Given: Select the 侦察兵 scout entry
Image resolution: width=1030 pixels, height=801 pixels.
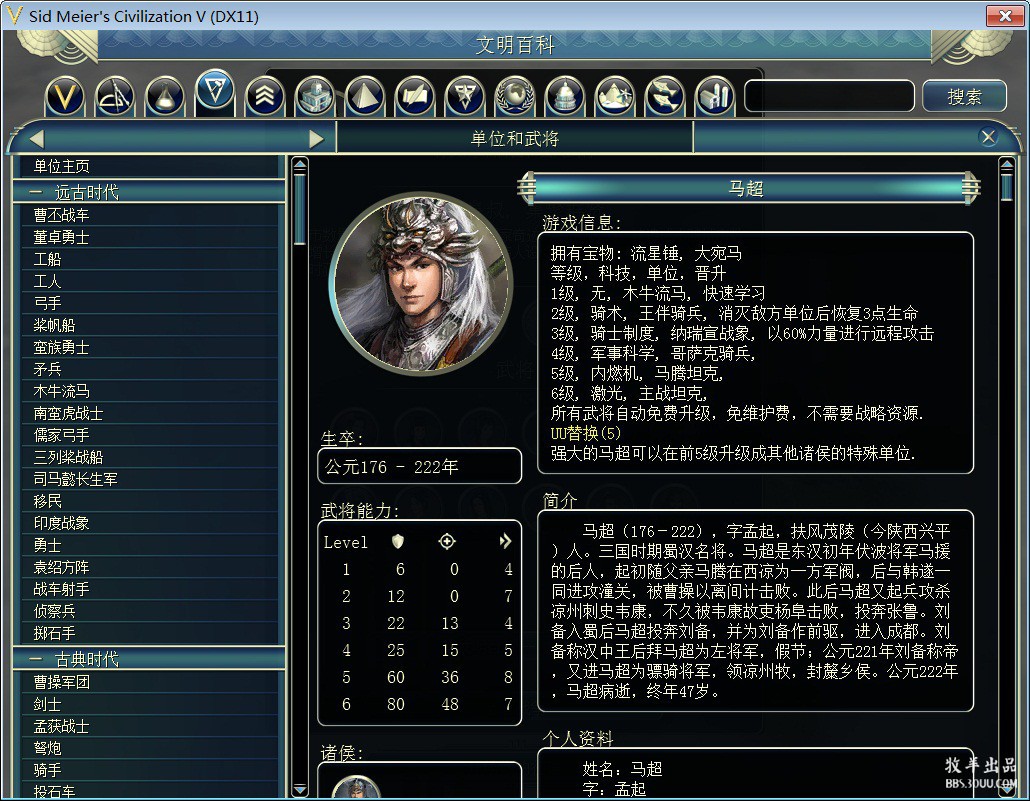Looking at the screenshot, I should point(55,611).
